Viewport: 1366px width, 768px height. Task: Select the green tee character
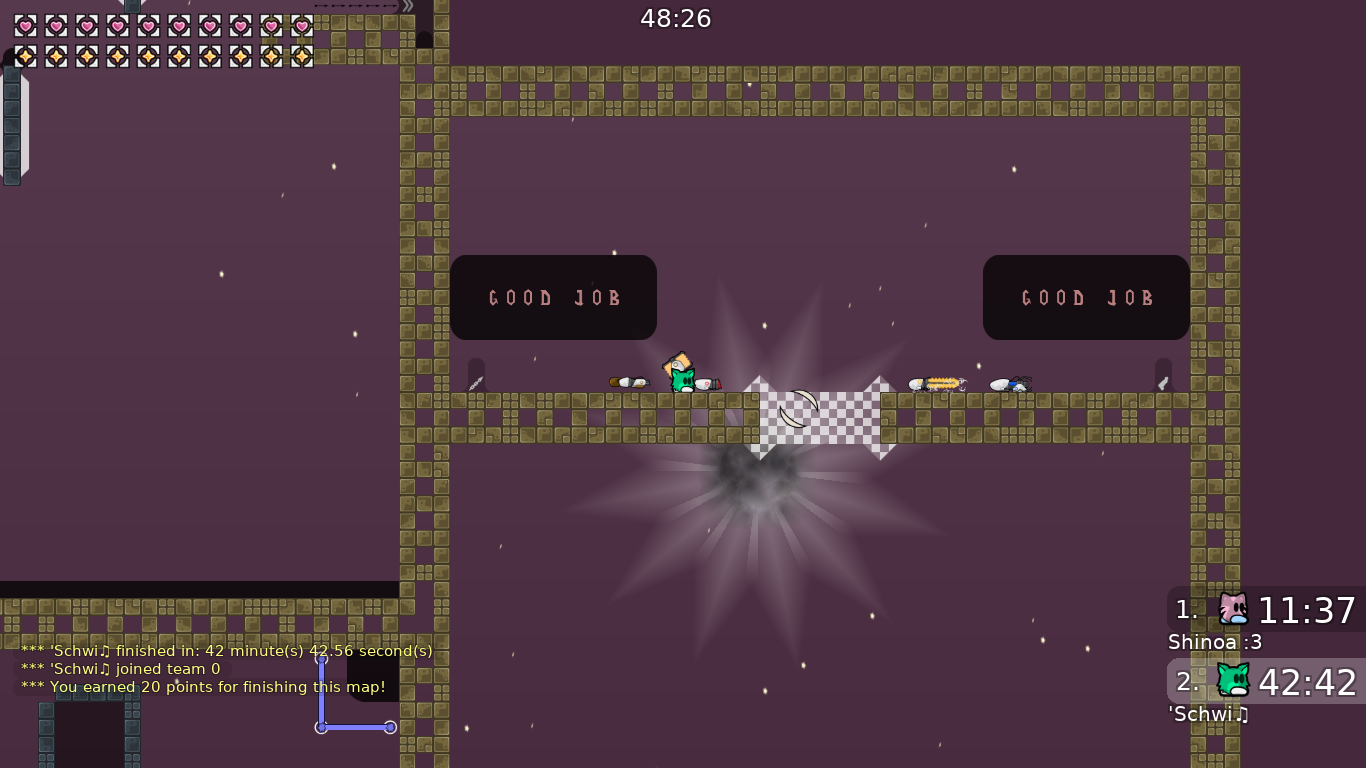click(681, 382)
